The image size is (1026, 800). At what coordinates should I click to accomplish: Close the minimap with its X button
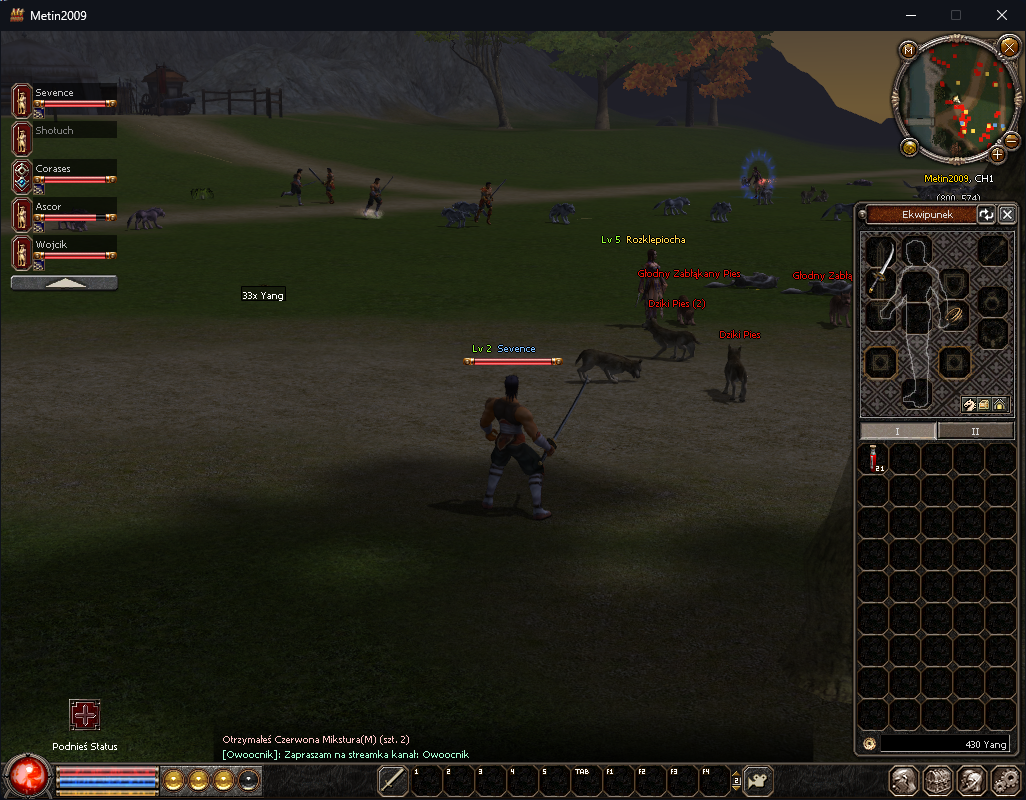(x=1008, y=47)
